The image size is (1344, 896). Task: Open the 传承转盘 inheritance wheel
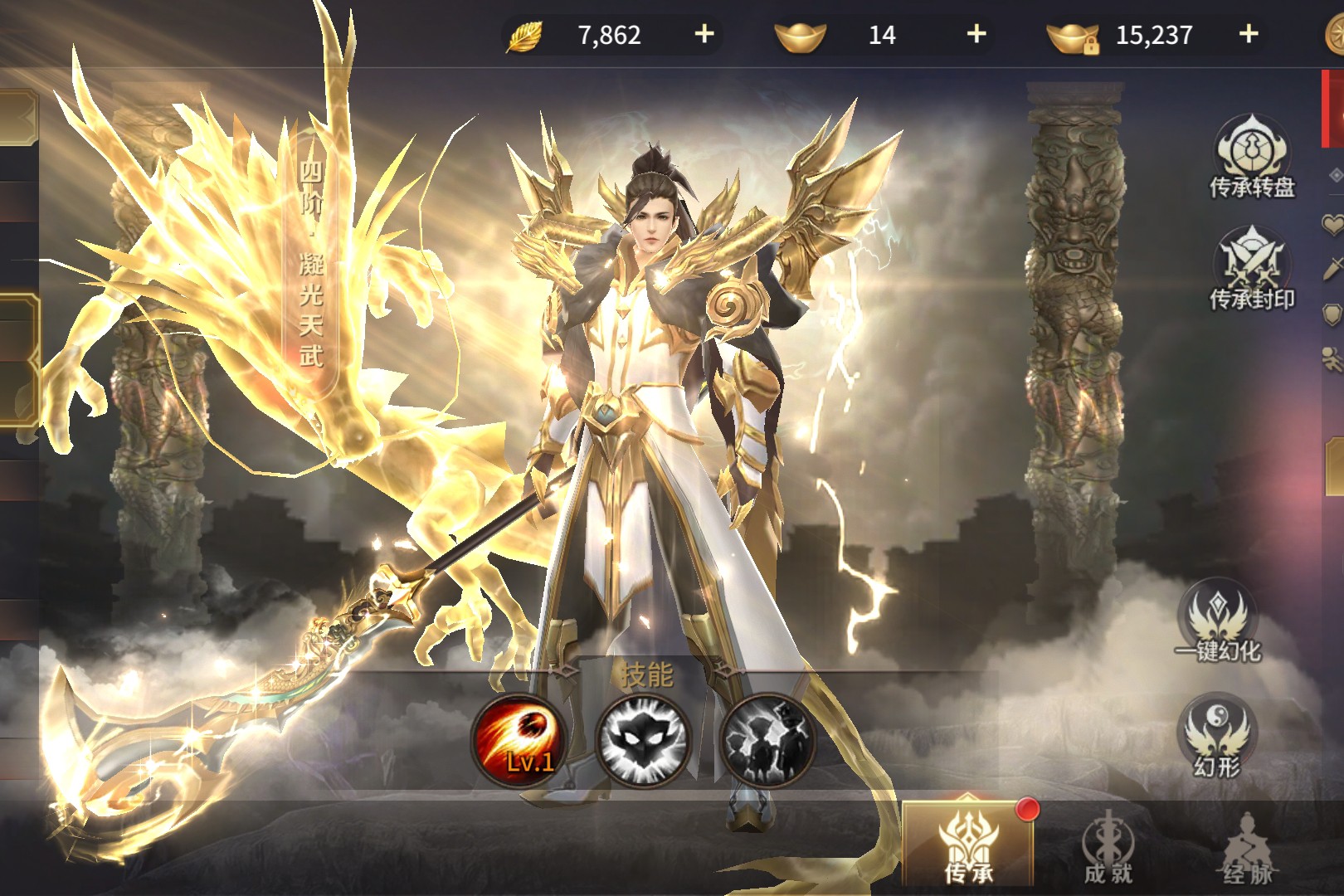(x=1251, y=158)
